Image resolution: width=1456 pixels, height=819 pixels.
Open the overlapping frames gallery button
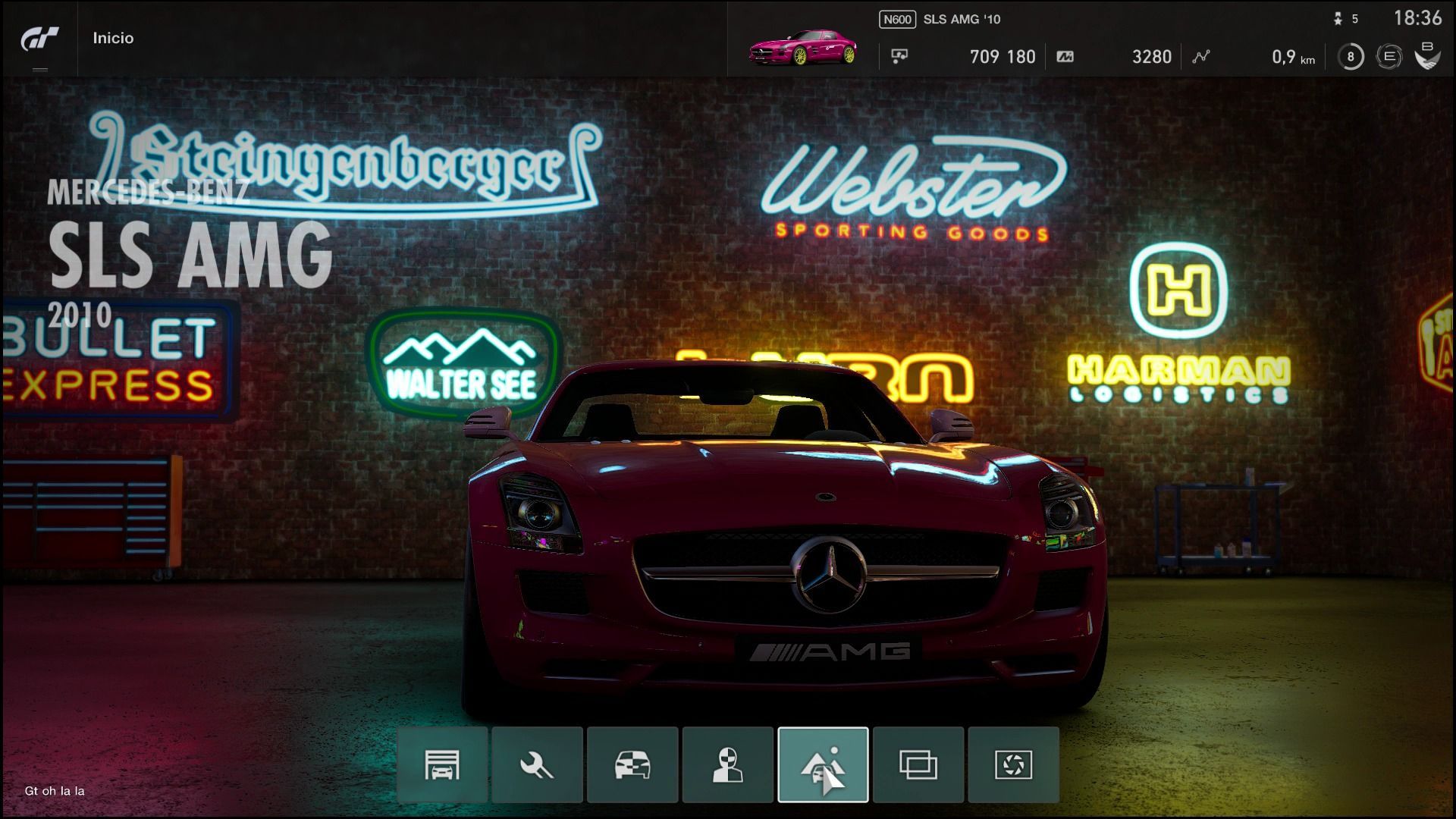918,764
